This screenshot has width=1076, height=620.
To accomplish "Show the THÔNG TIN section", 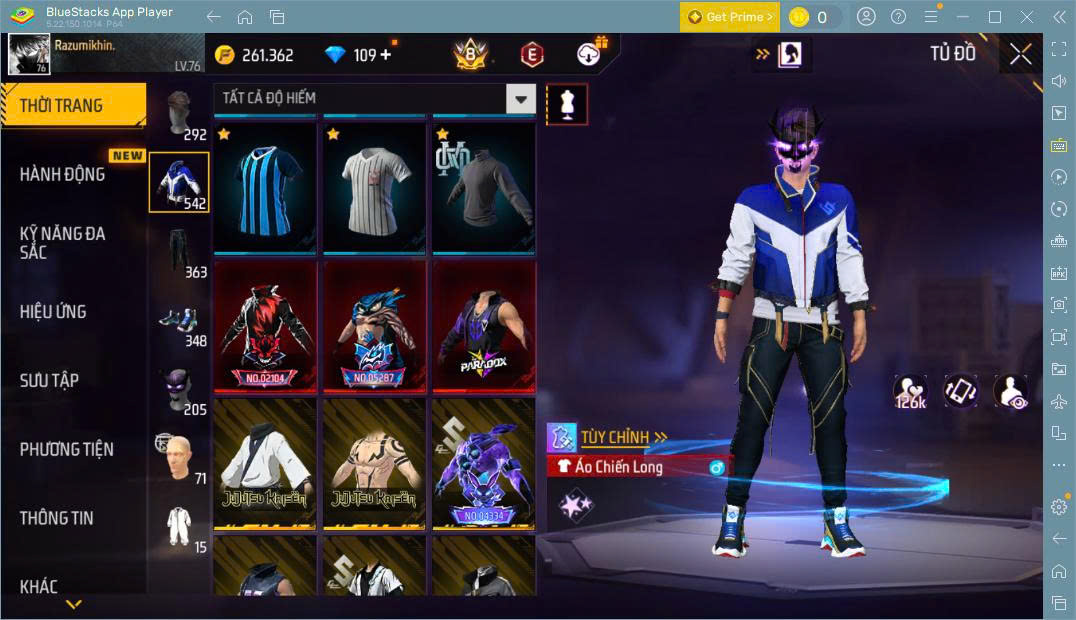I will [x=56, y=518].
